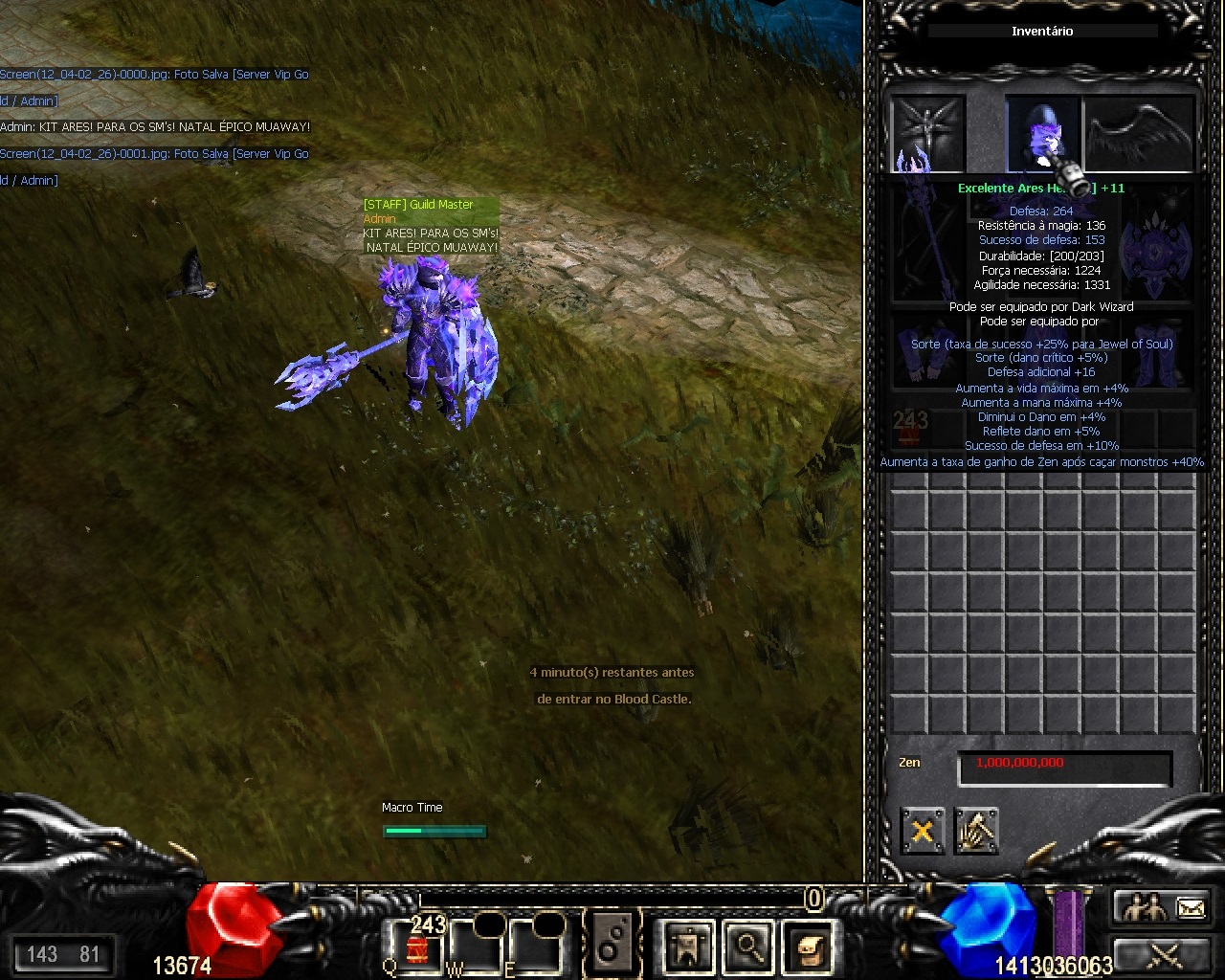Select the equipped Ares helm slot
The image size is (1225, 980).
[1041, 133]
